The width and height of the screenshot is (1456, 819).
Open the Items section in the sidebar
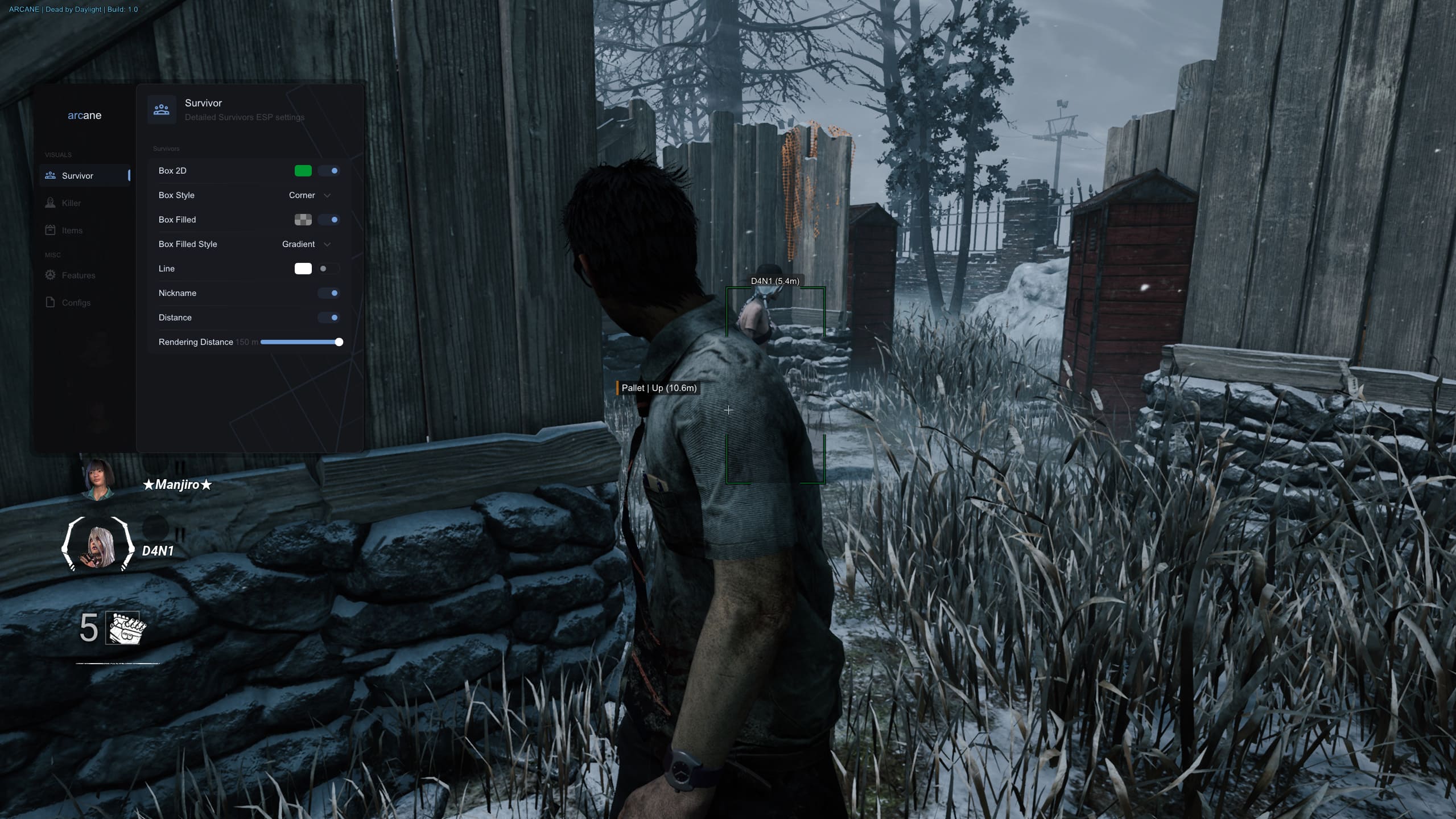(72, 231)
